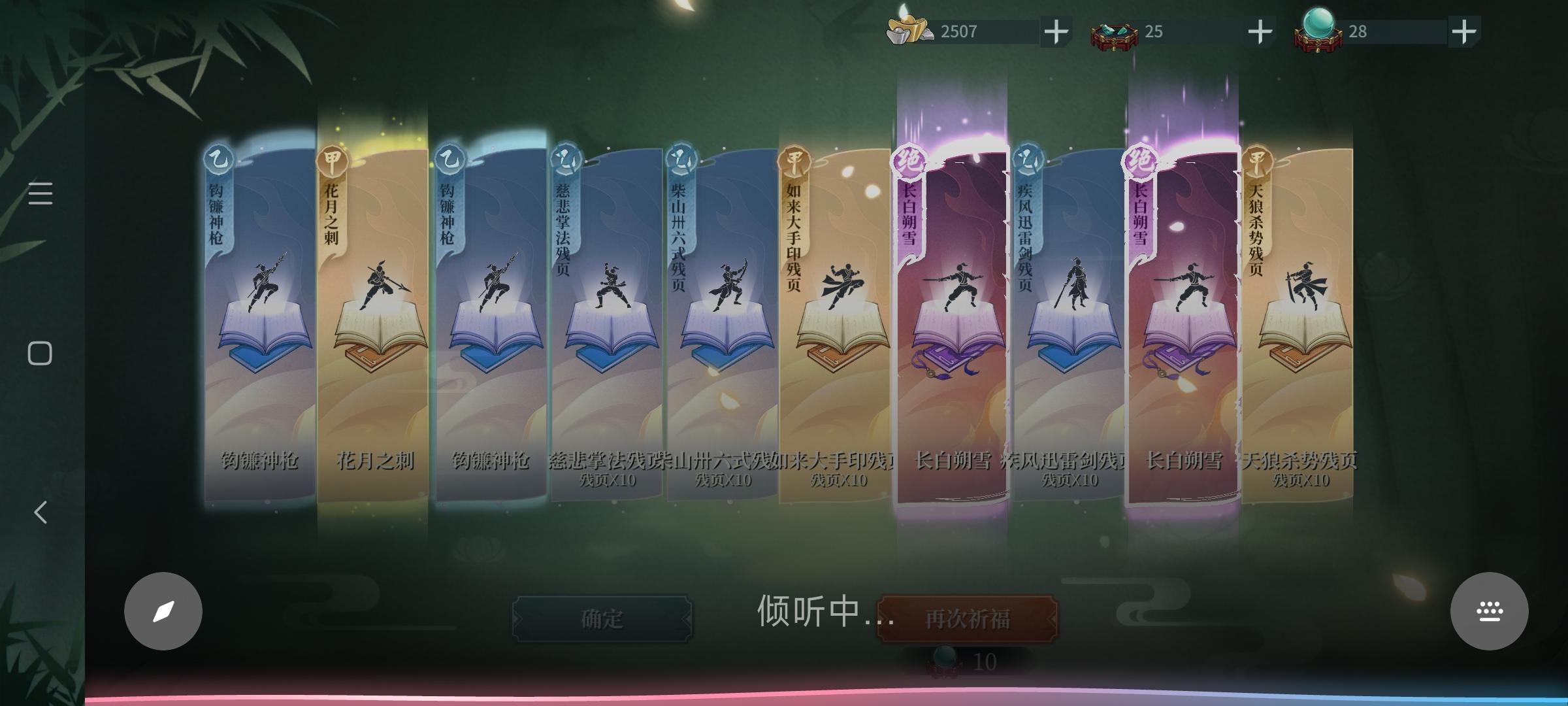Viewport: 1568px width, 706px height.
Task: Tap the square overview icon on left edge
Action: tap(41, 352)
